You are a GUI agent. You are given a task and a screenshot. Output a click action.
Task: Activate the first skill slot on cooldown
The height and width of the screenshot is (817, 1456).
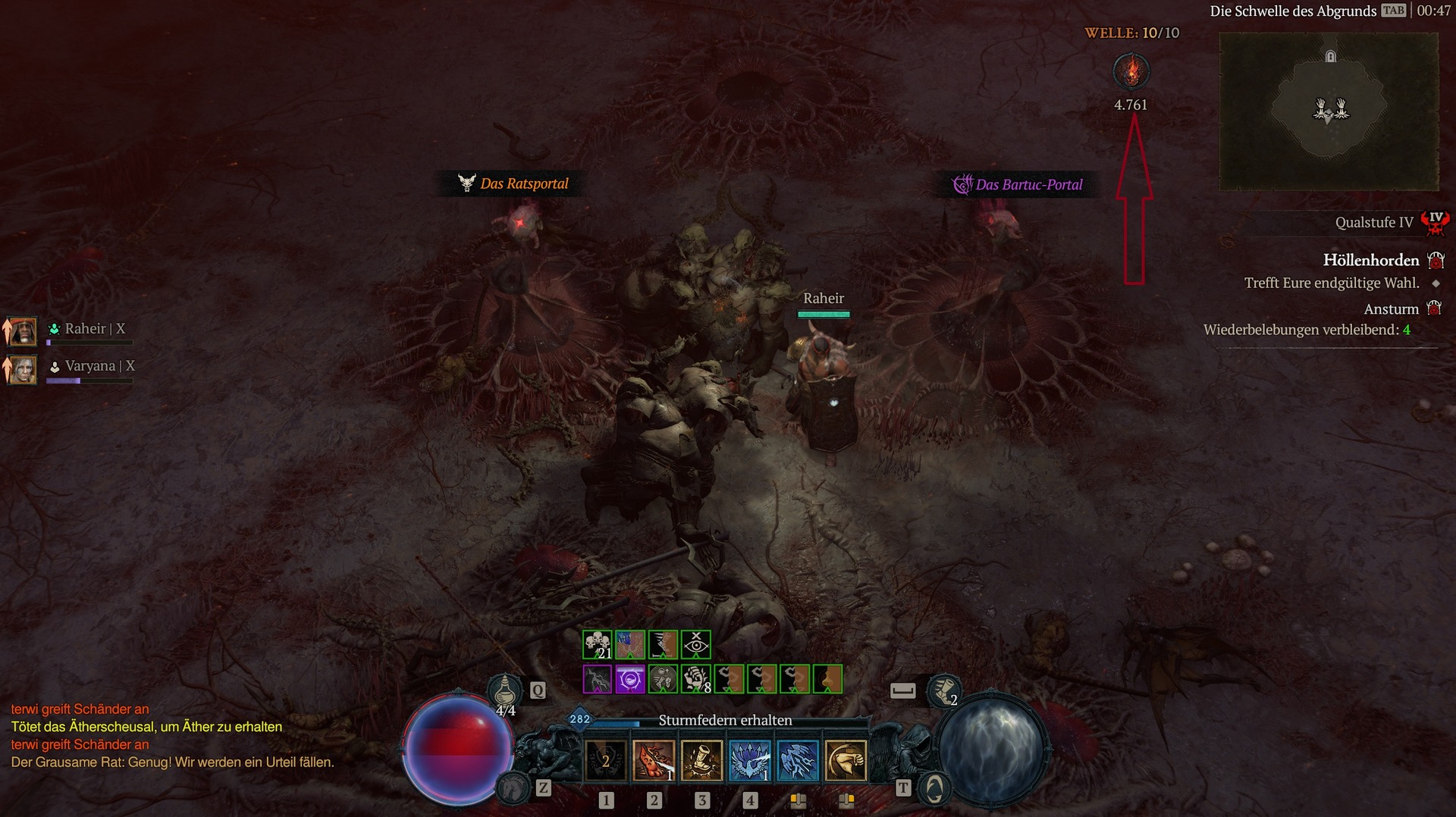[606, 760]
